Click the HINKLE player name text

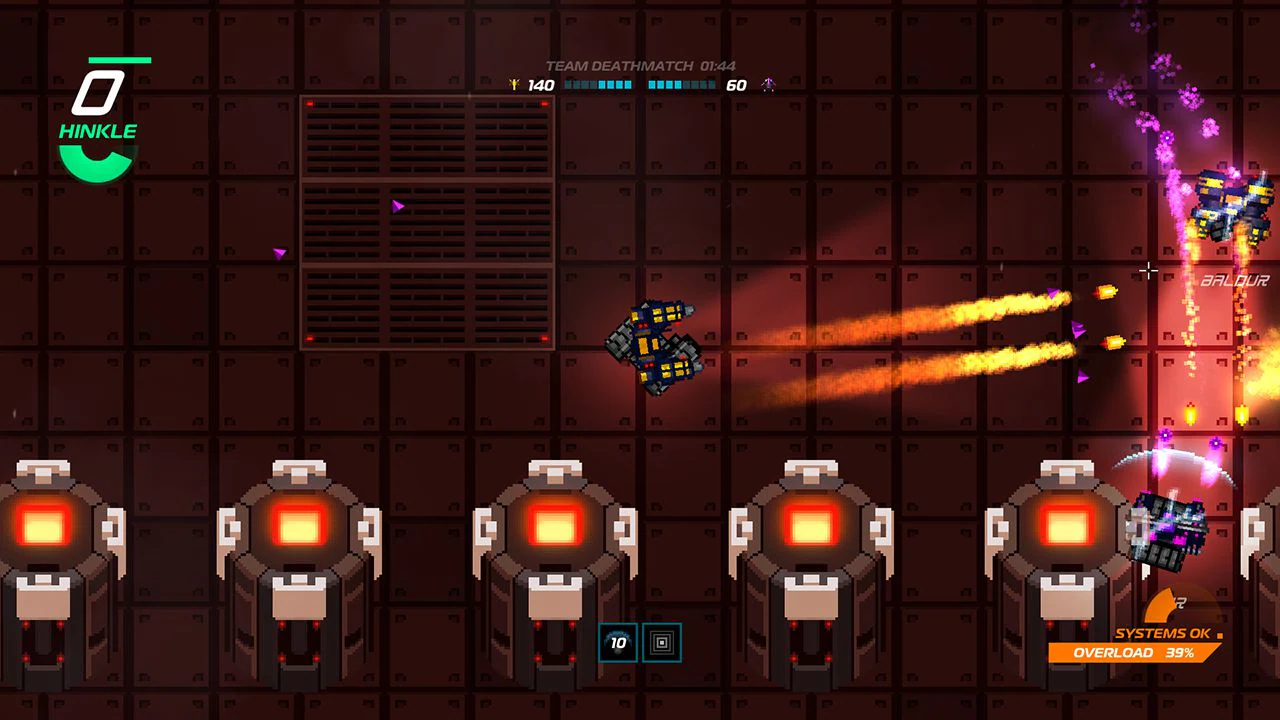click(x=98, y=129)
